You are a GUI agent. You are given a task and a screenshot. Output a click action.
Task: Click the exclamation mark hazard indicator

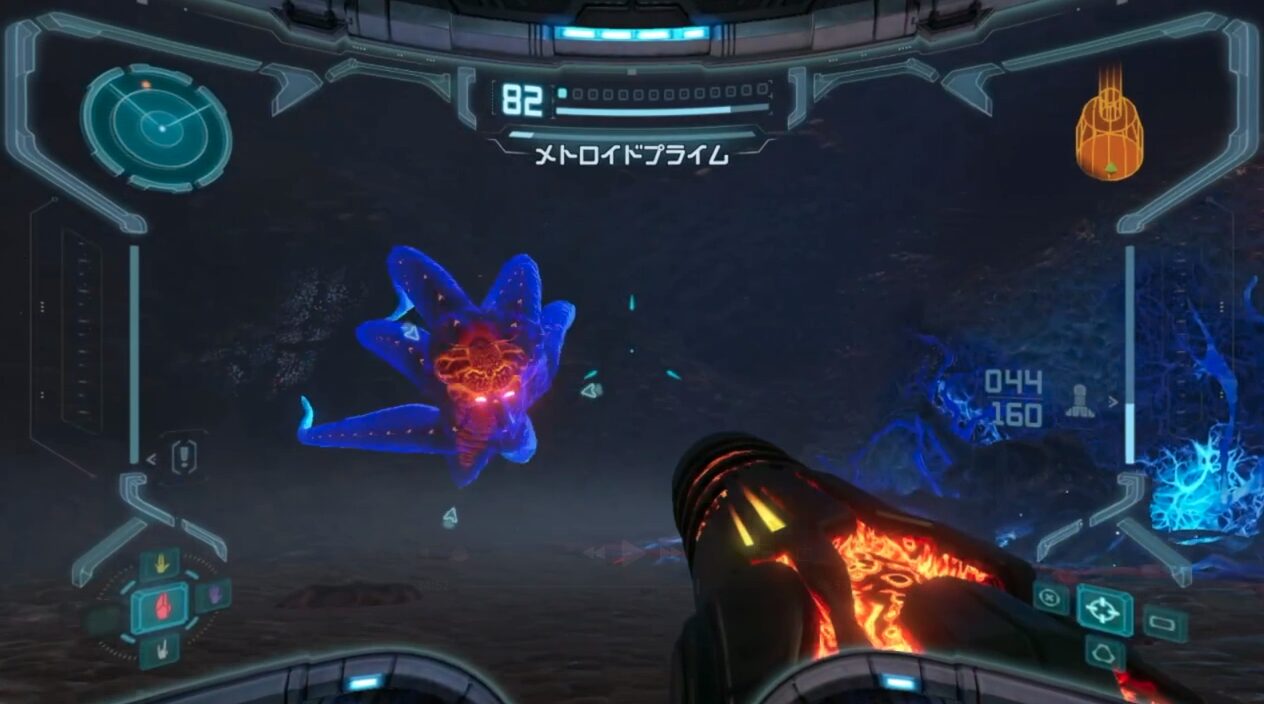point(184,458)
